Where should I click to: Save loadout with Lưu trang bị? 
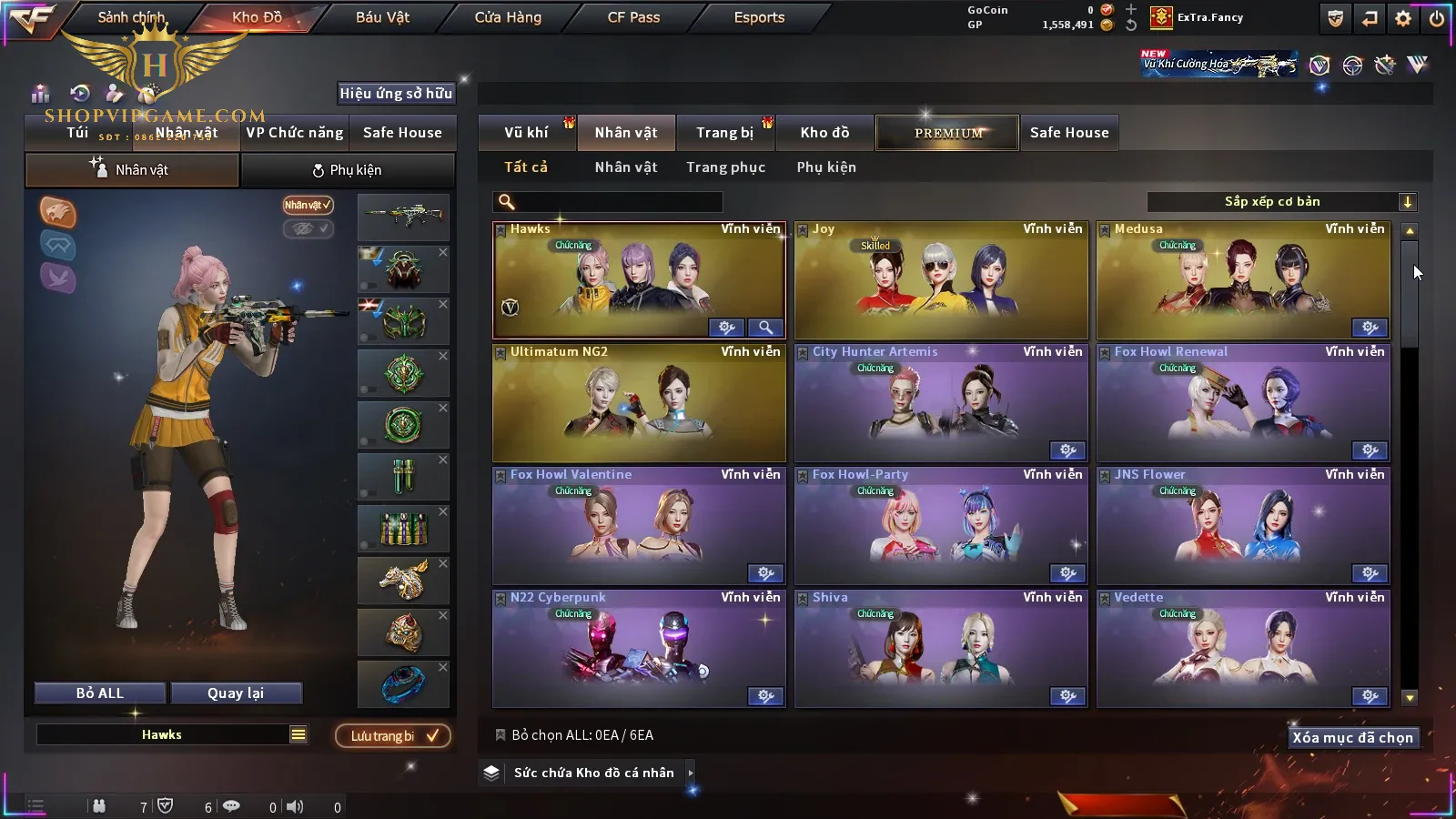click(393, 736)
